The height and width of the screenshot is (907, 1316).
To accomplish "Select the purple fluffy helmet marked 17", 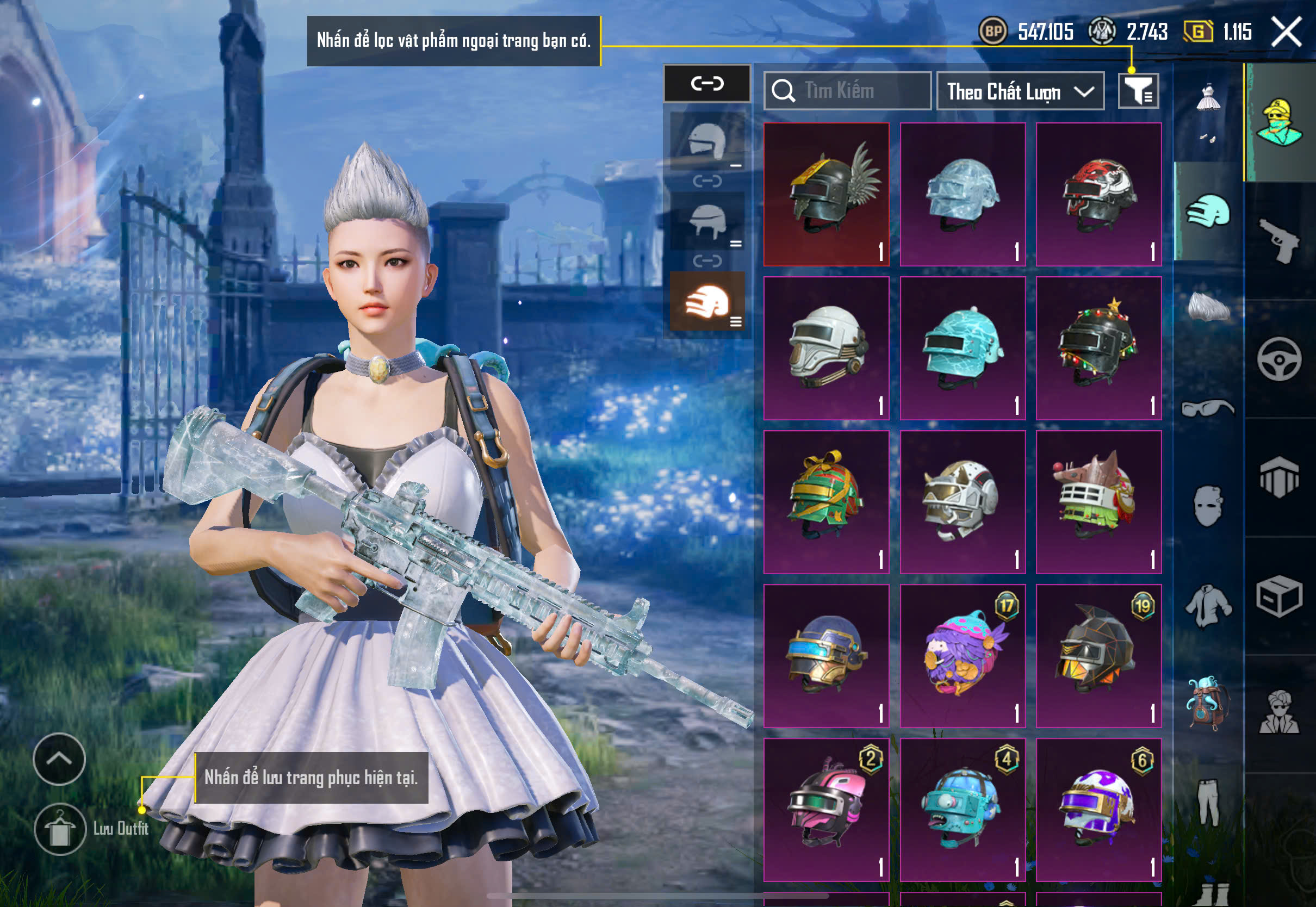I will pyautogui.click(x=963, y=656).
